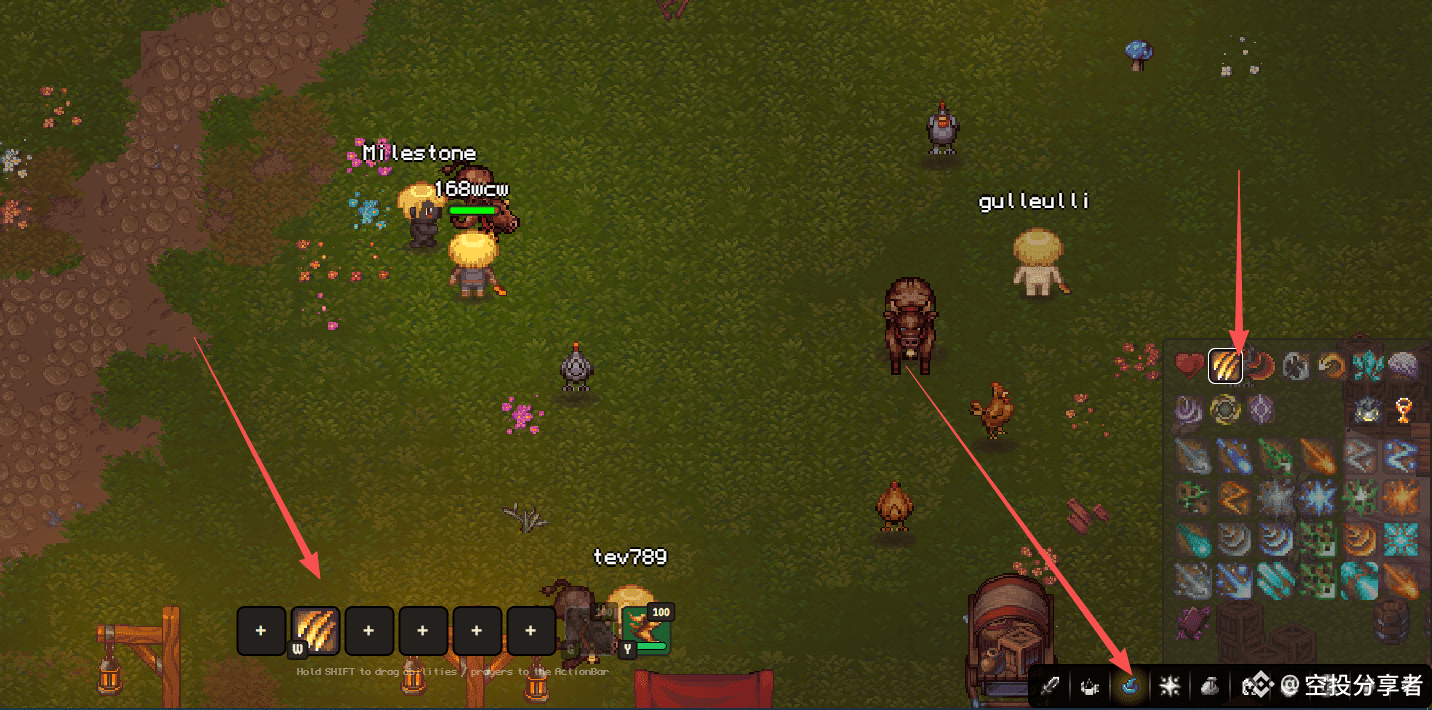
Task: Open the armor equipment tab
Action: (x=1089, y=686)
